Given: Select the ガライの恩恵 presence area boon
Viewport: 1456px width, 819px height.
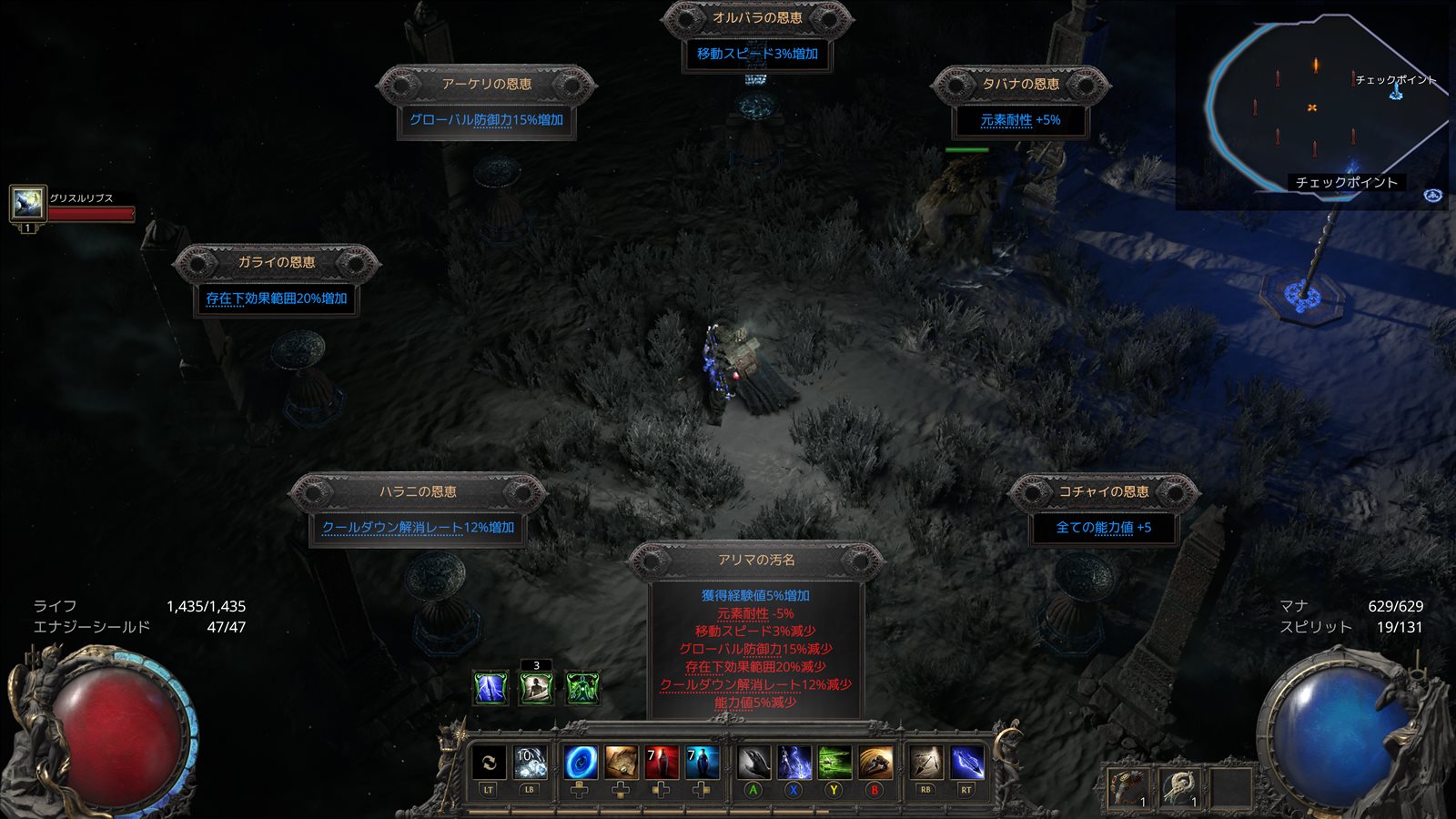Looking at the screenshot, I should click(x=276, y=298).
